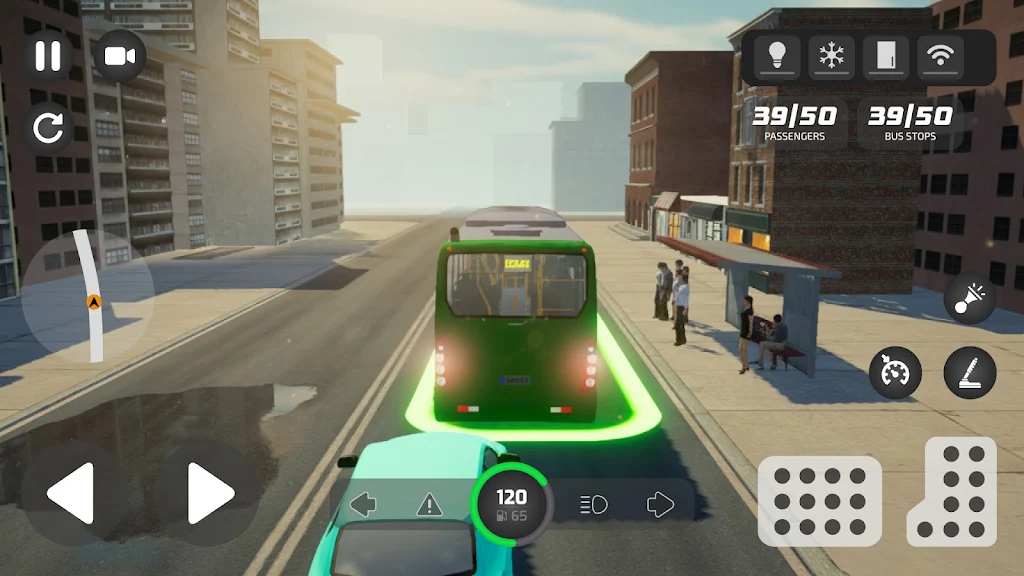Viewport: 1024px width, 576px height.
Task: Sound the horn button
Action: pos(969,300)
